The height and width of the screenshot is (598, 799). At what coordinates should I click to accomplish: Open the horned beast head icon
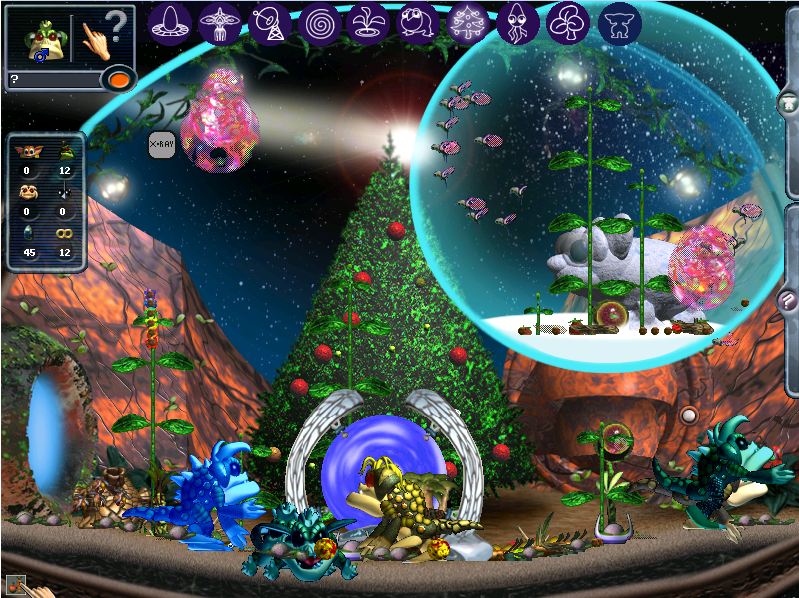point(620,22)
